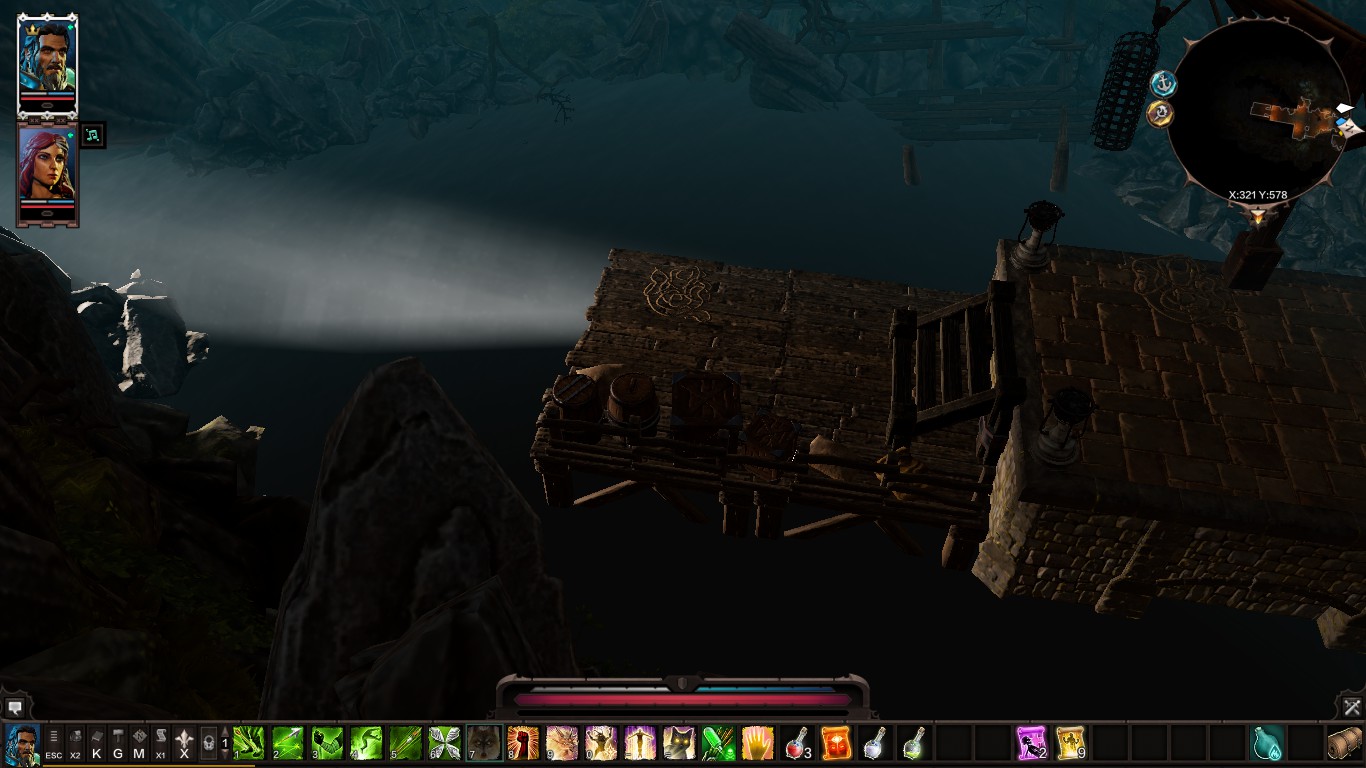
Task: Open crafting with the hammer G button
Action: click(118, 742)
